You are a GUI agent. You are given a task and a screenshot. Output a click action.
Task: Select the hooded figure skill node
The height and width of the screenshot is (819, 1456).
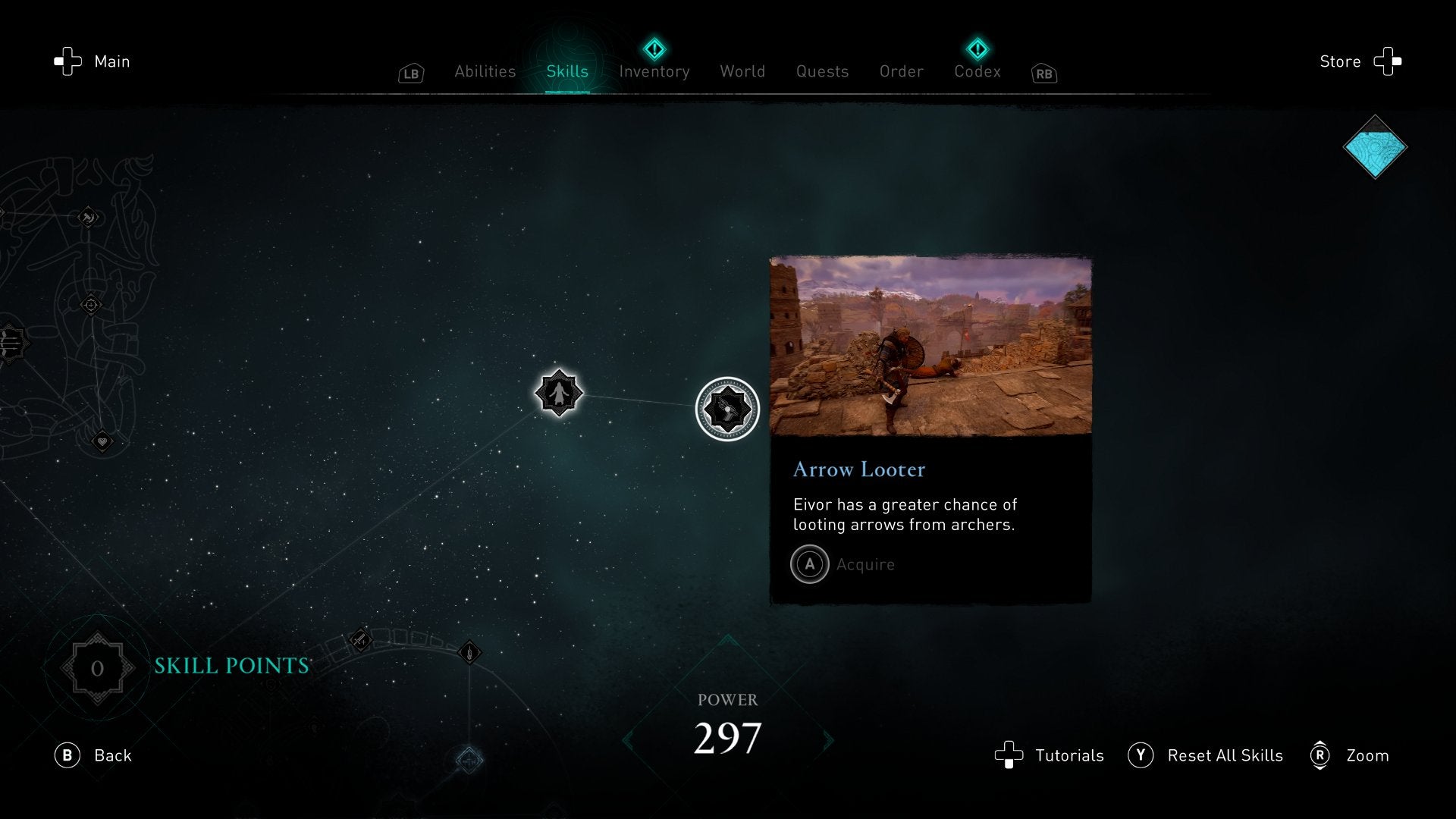[x=559, y=393]
